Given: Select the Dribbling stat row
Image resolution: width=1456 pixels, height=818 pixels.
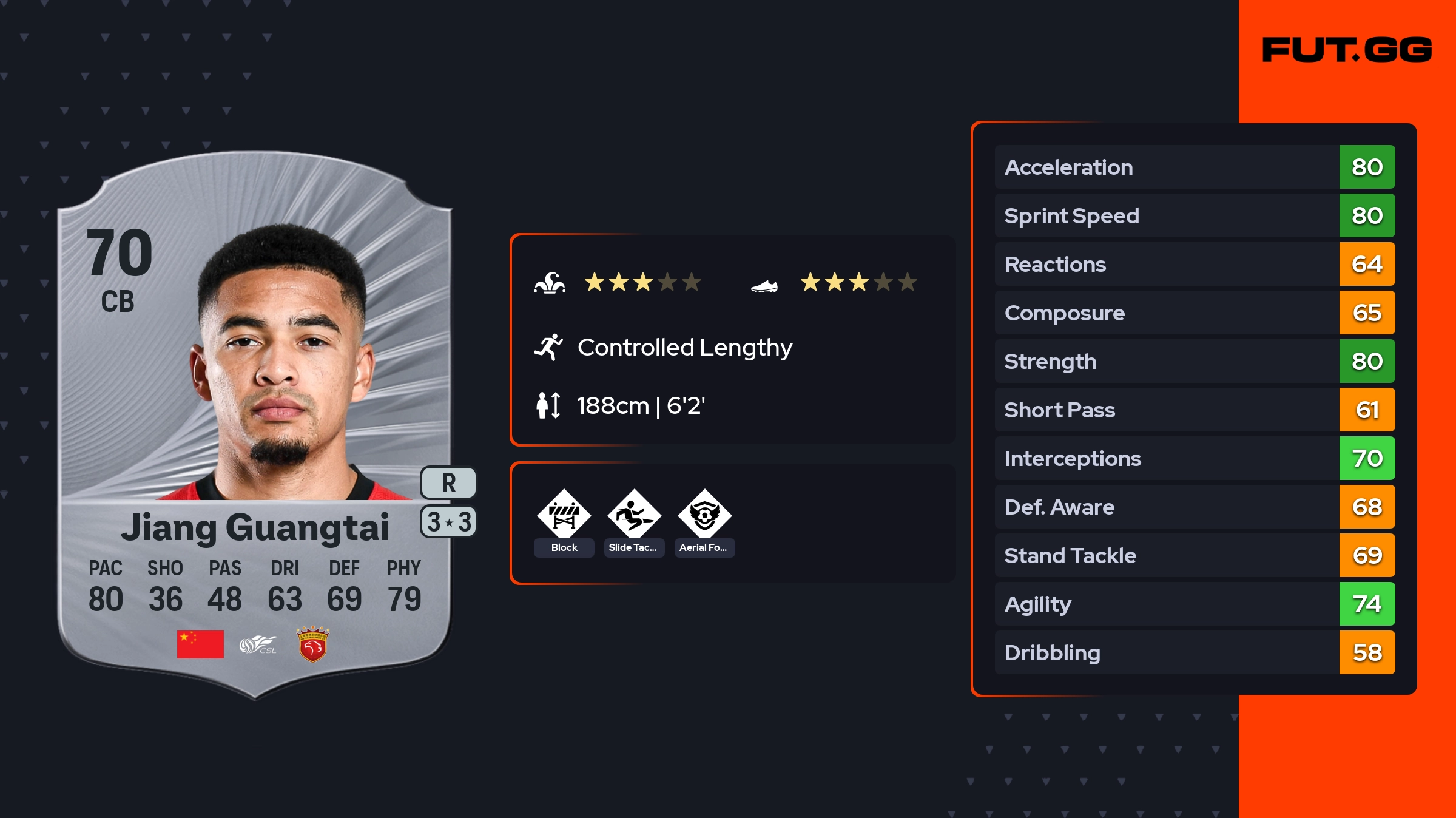Looking at the screenshot, I should tap(1194, 652).
